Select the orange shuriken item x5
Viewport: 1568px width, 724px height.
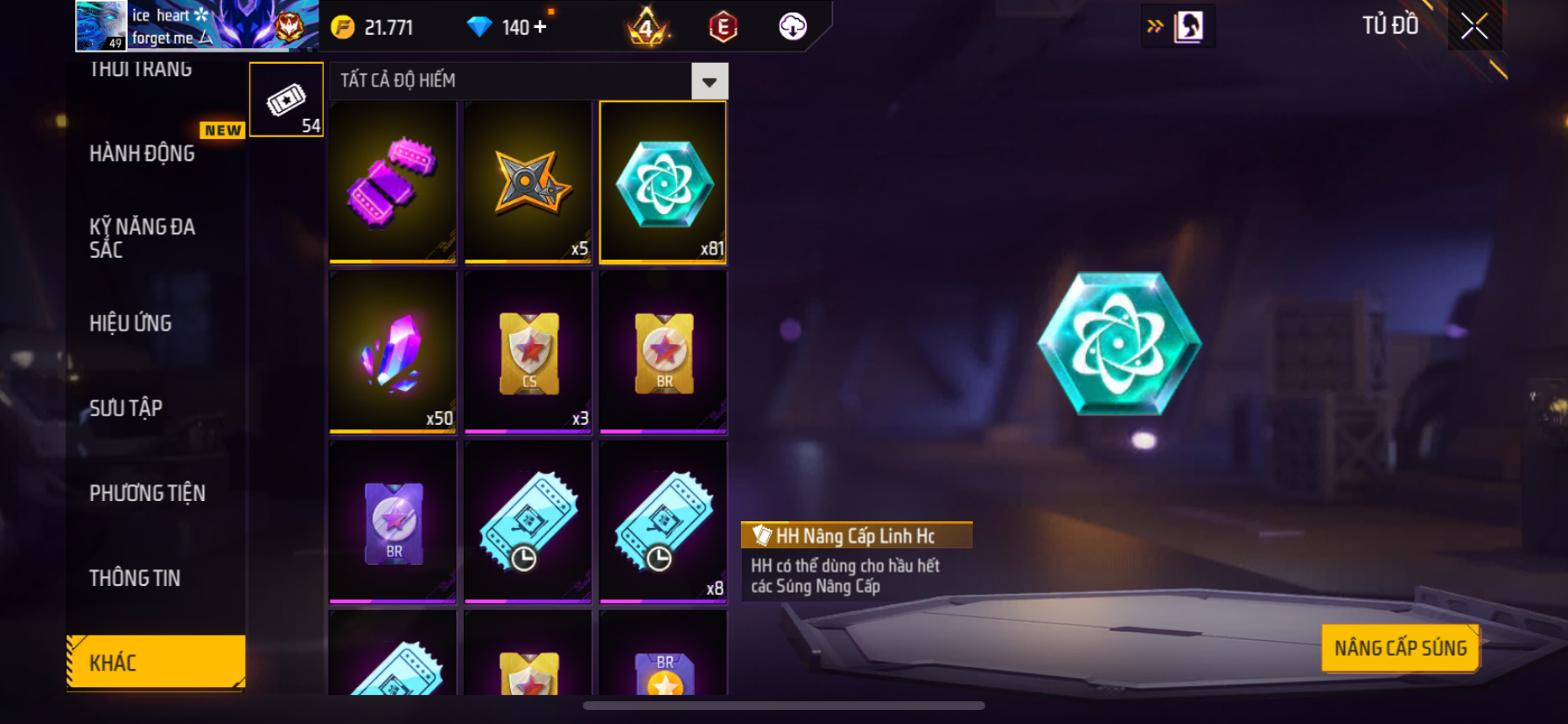tap(528, 181)
